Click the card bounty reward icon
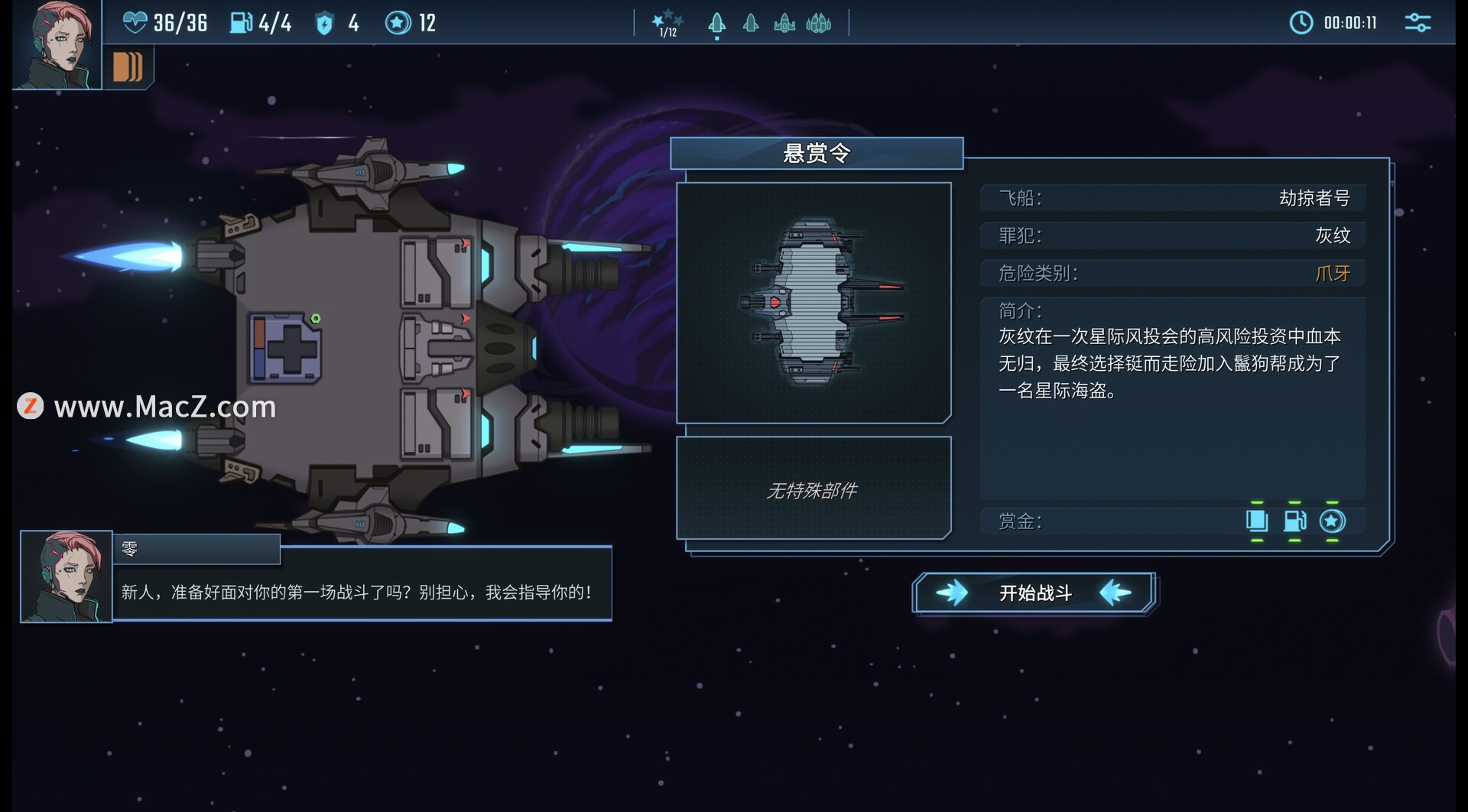Image resolution: width=1468 pixels, height=812 pixels. click(1257, 521)
